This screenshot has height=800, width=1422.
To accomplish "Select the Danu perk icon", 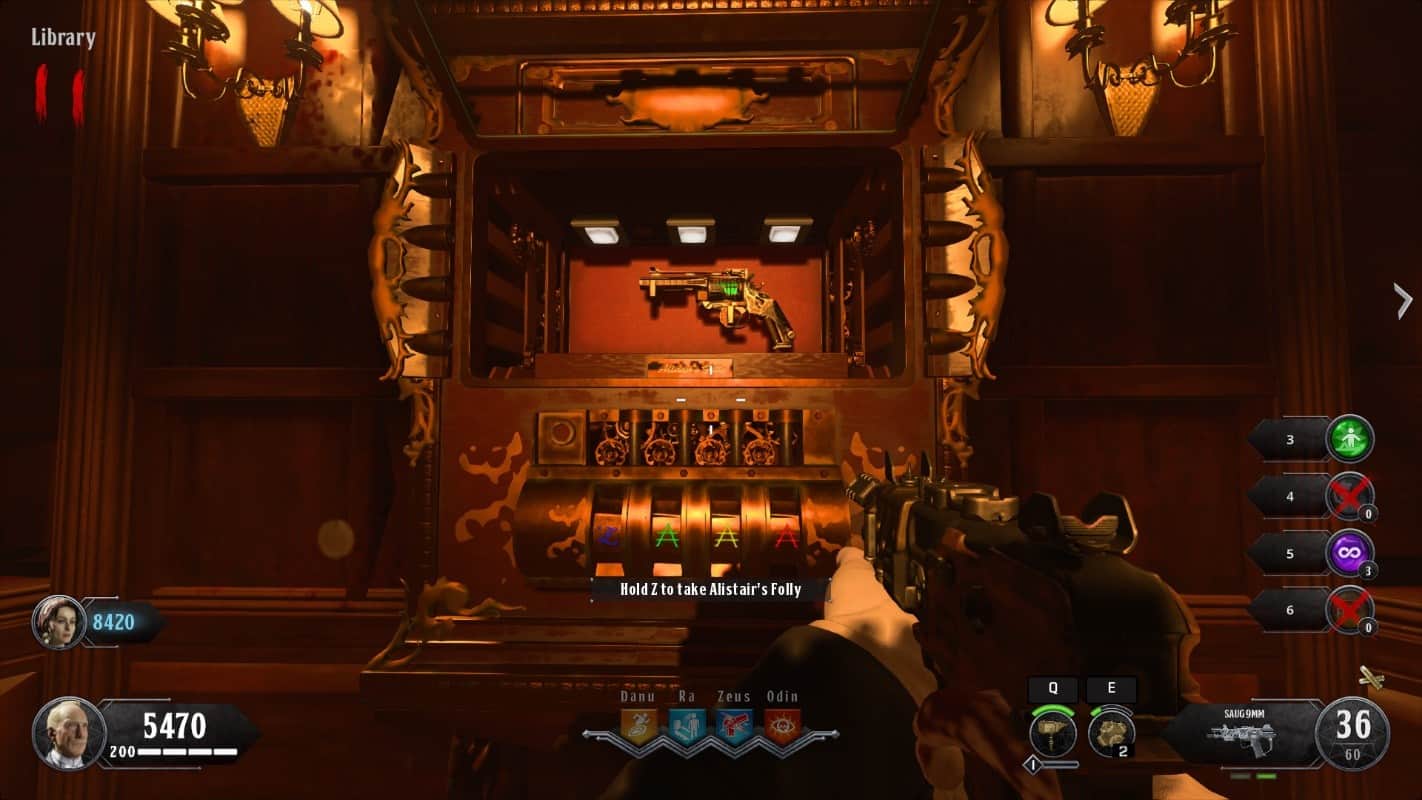I will (638, 726).
